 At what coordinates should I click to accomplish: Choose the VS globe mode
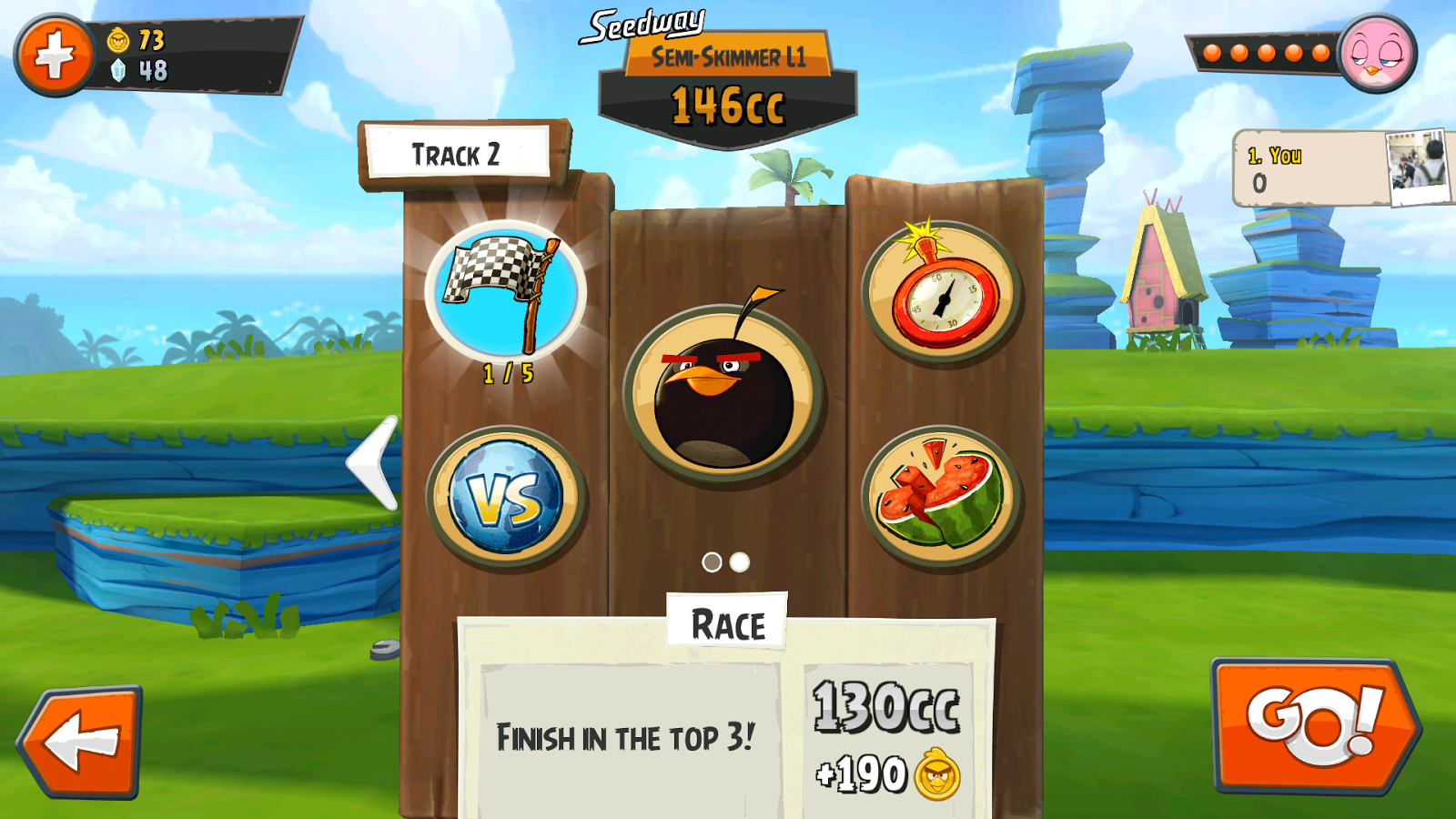(x=506, y=497)
